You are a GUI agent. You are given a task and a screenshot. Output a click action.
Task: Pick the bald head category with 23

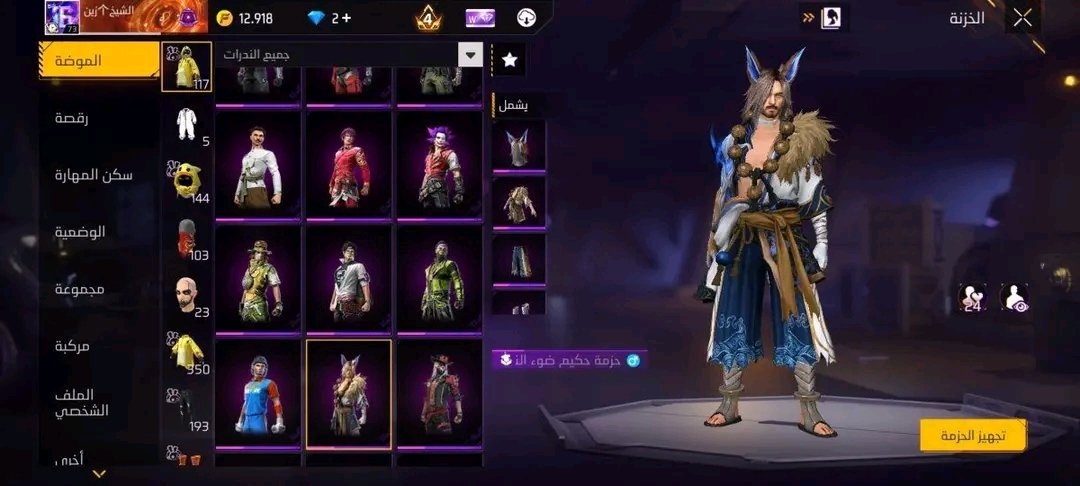[186, 295]
